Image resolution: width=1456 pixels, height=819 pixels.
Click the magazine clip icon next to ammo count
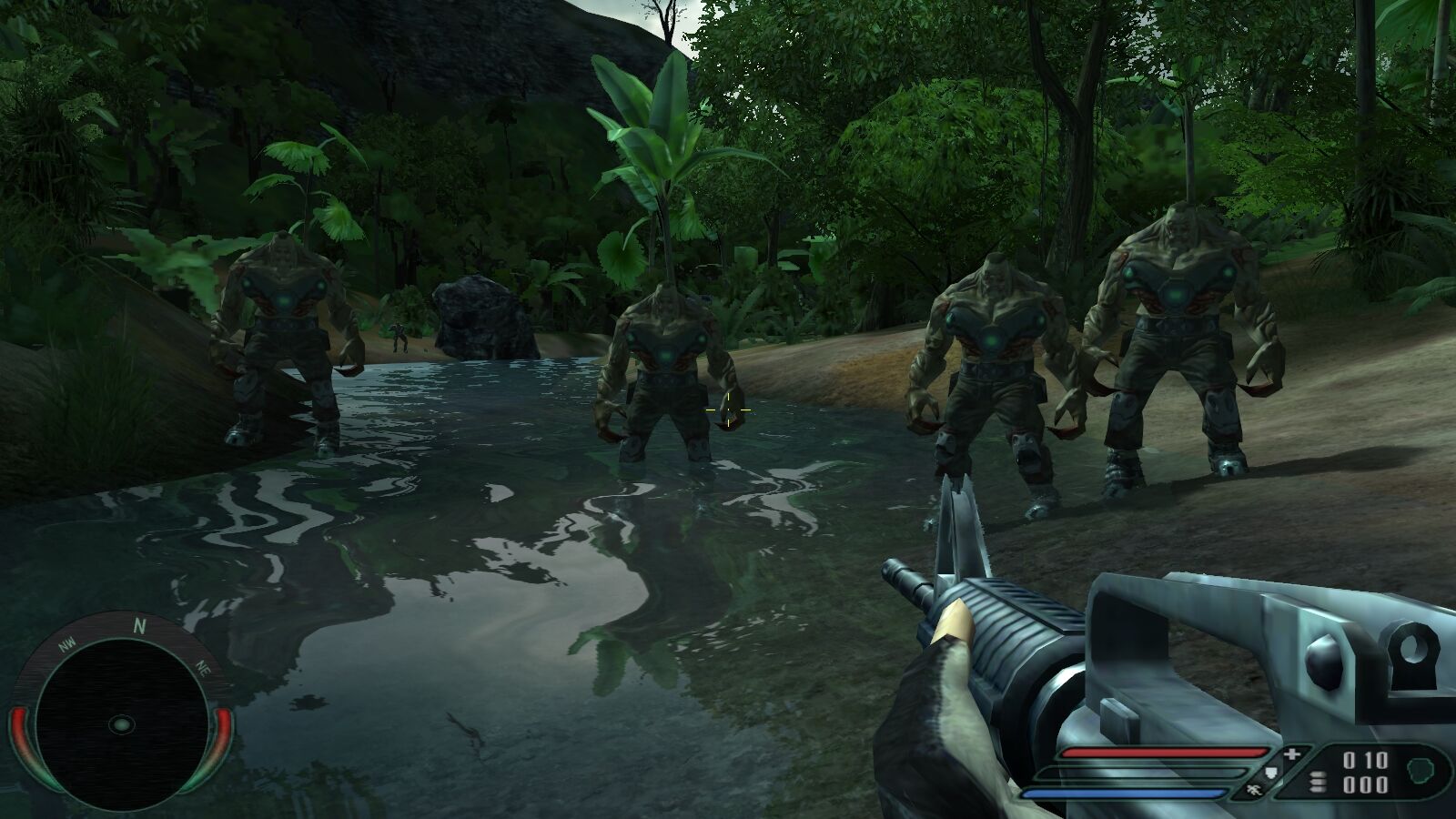1319,781
